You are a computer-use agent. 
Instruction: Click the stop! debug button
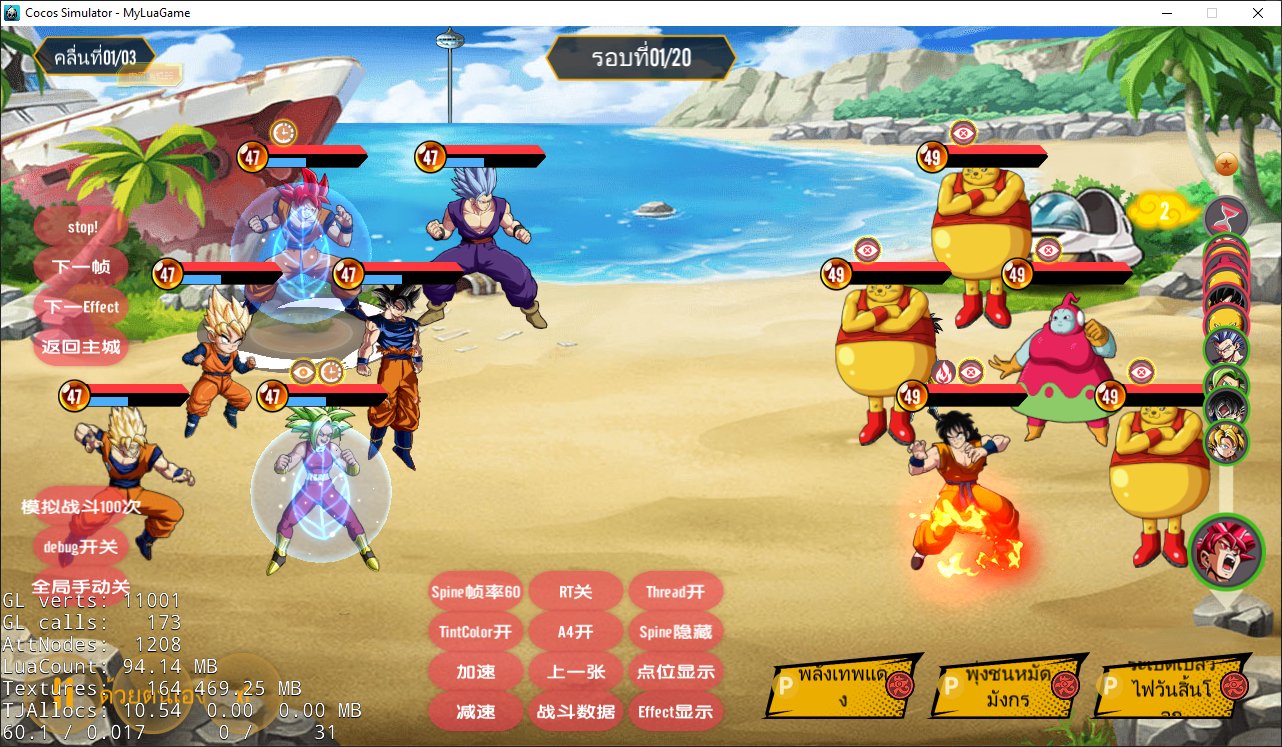pyautogui.click(x=82, y=227)
